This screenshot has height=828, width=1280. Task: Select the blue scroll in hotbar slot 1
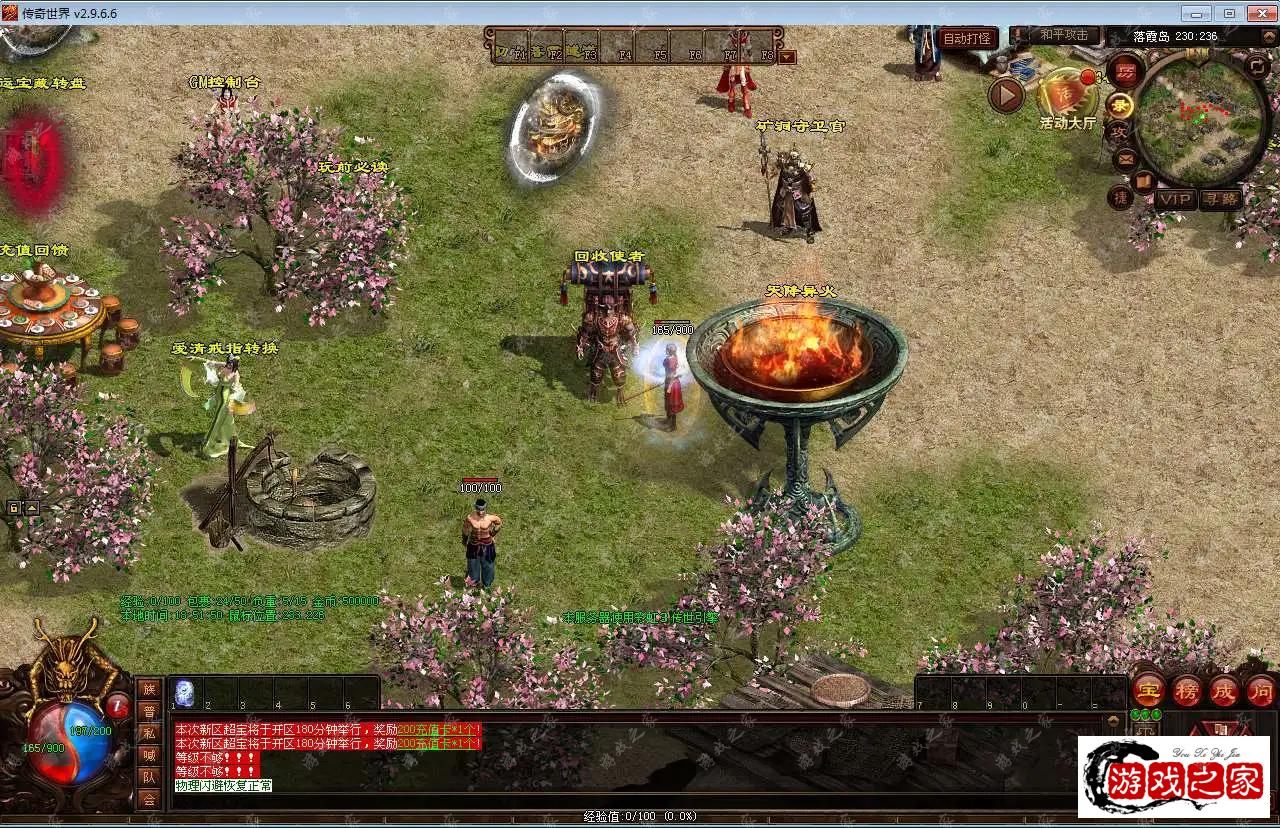coord(185,693)
